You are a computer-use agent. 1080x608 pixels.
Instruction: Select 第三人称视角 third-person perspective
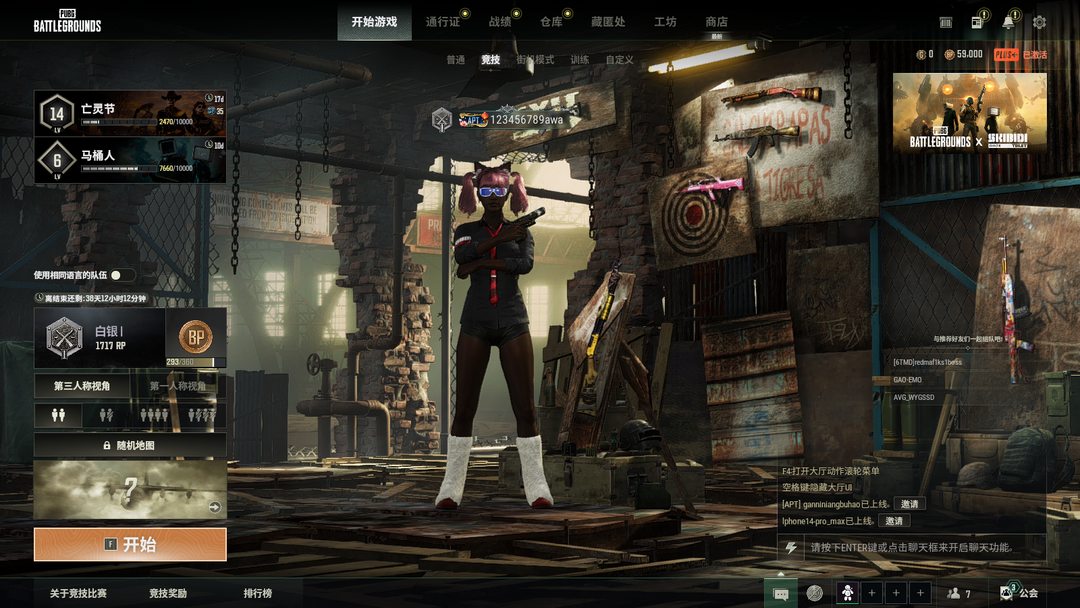[x=82, y=386]
